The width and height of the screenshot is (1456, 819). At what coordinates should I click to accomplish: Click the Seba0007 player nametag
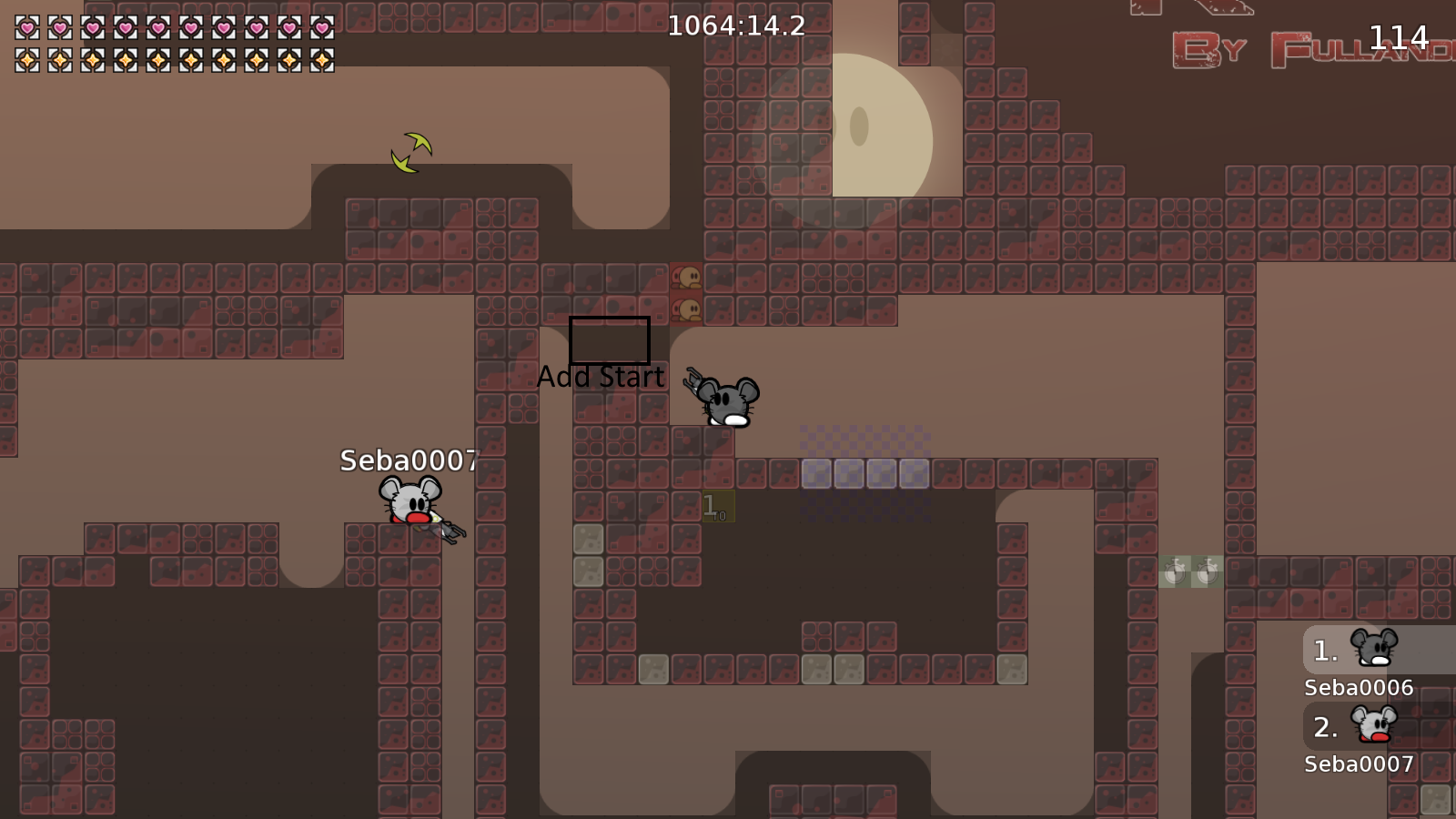click(410, 461)
